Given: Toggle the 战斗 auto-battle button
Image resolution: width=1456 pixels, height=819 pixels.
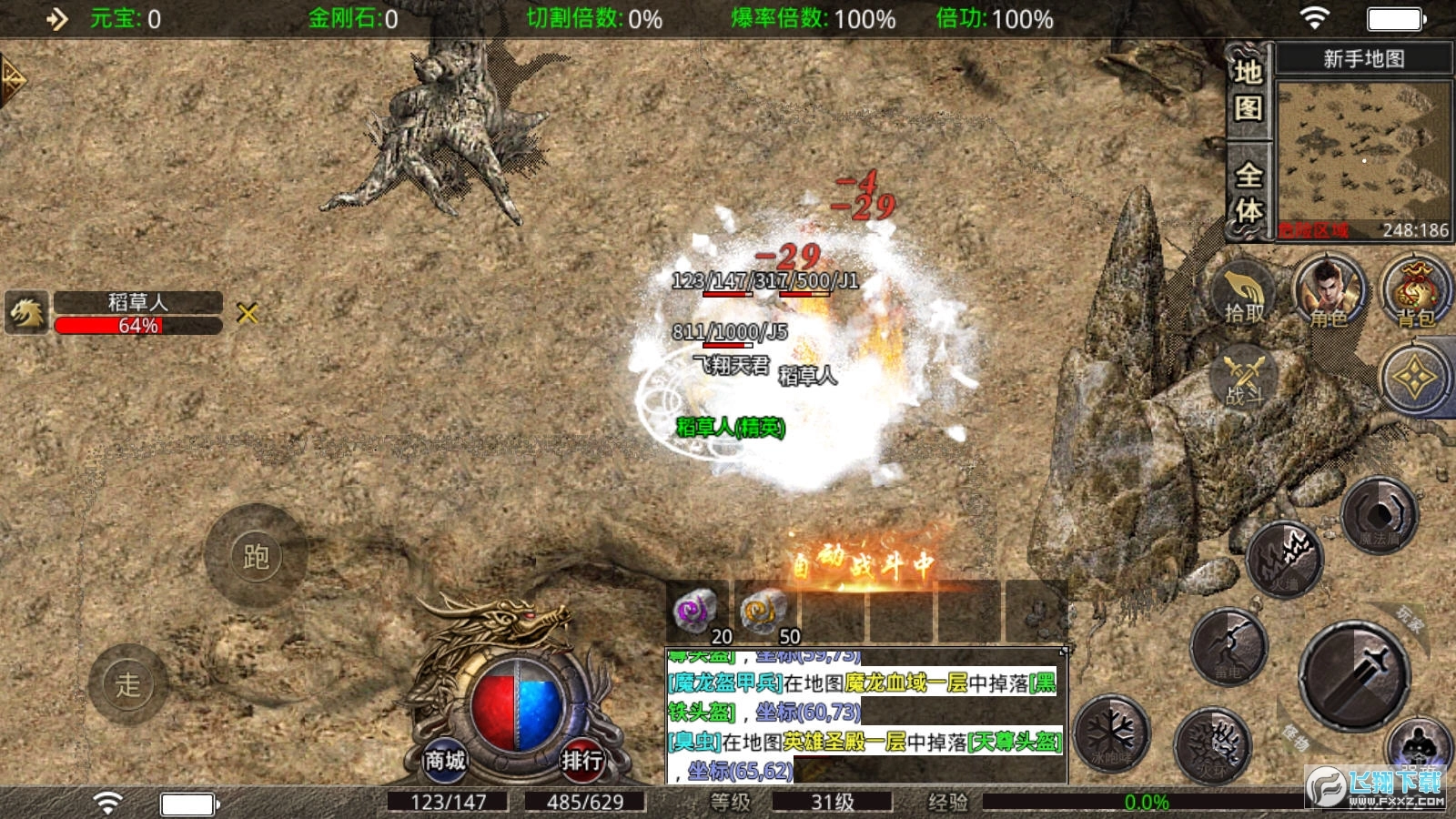Looking at the screenshot, I should point(1244,379).
